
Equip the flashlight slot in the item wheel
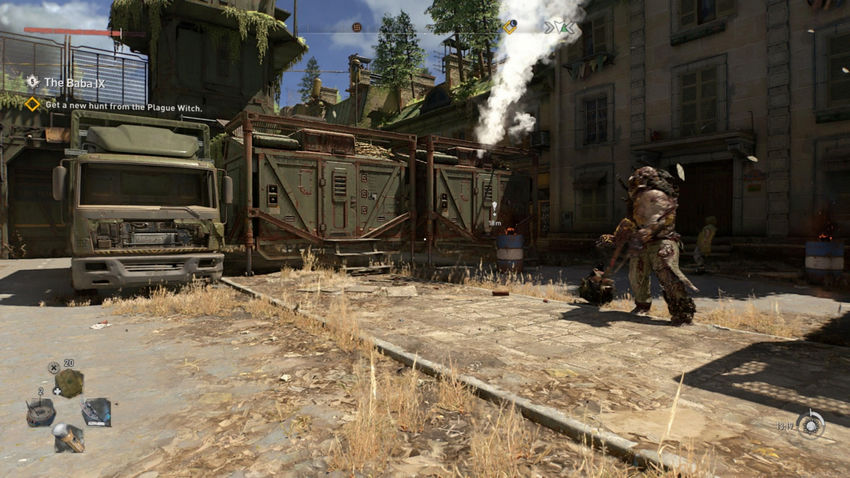point(69,437)
